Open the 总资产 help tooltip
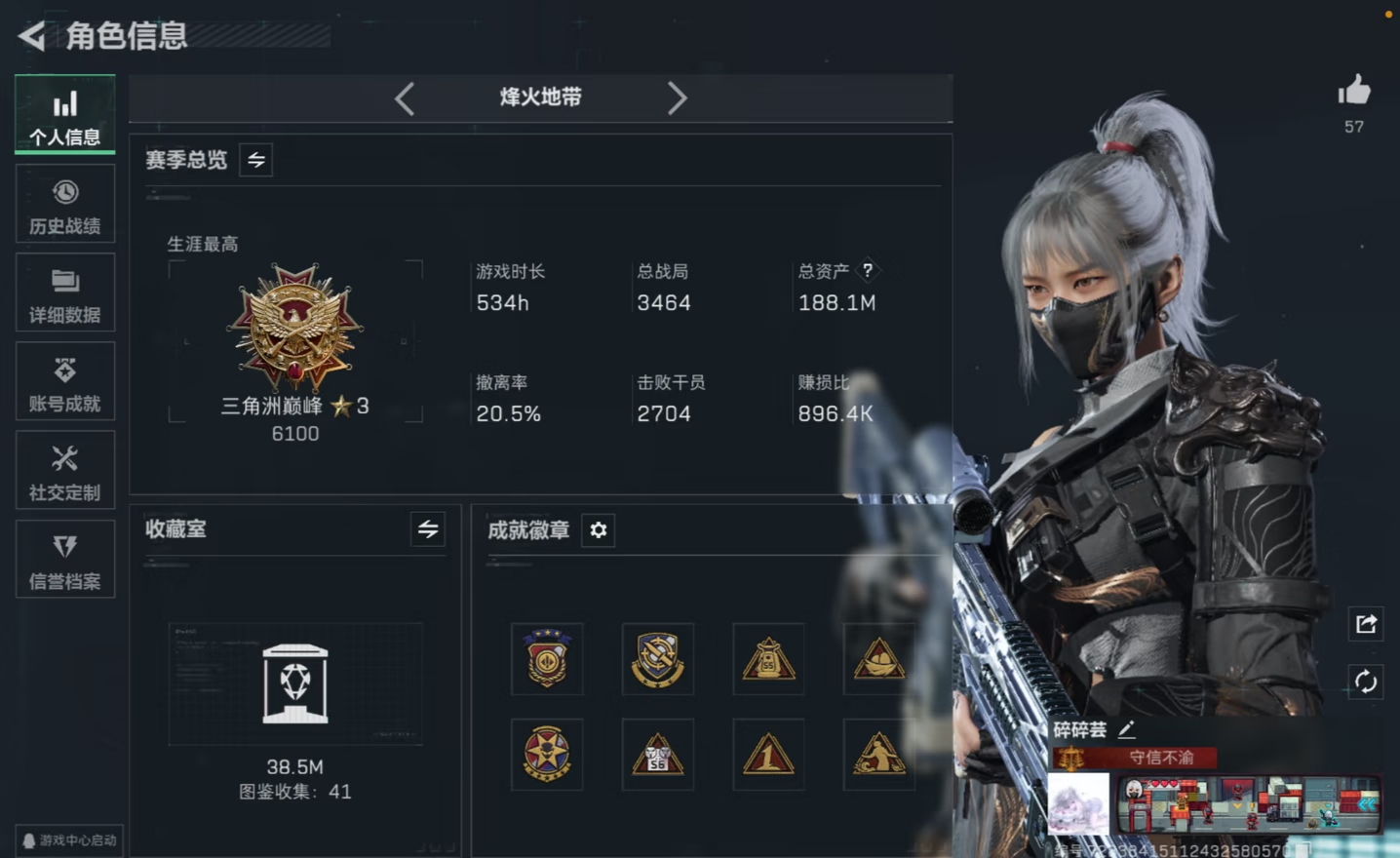This screenshot has height=858, width=1400. pyautogui.click(x=866, y=270)
